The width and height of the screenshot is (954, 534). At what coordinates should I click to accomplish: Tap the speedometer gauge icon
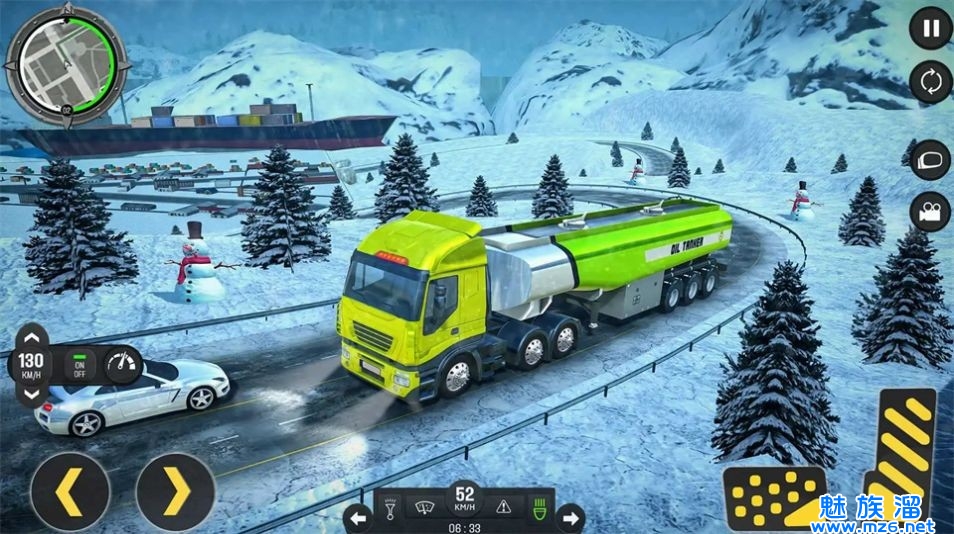(123, 365)
